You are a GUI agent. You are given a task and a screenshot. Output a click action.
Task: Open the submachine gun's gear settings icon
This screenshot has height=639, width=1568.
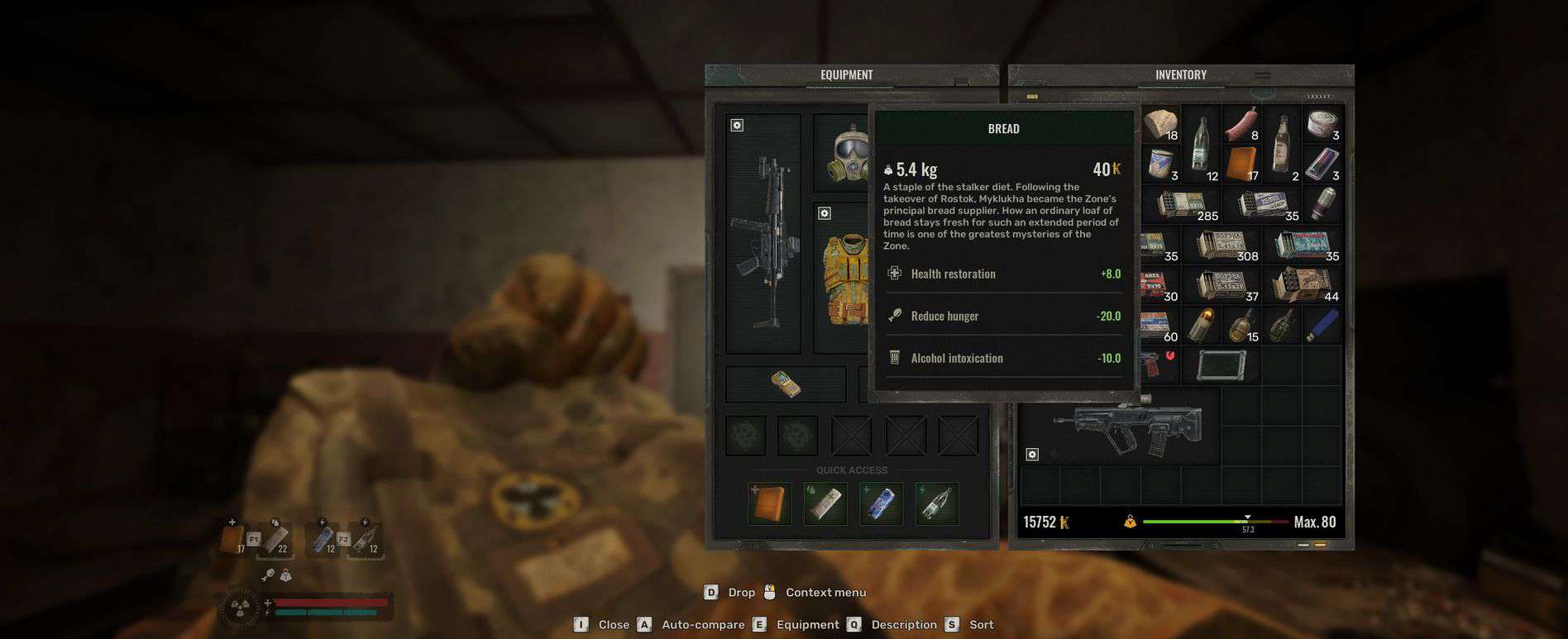pos(737,126)
